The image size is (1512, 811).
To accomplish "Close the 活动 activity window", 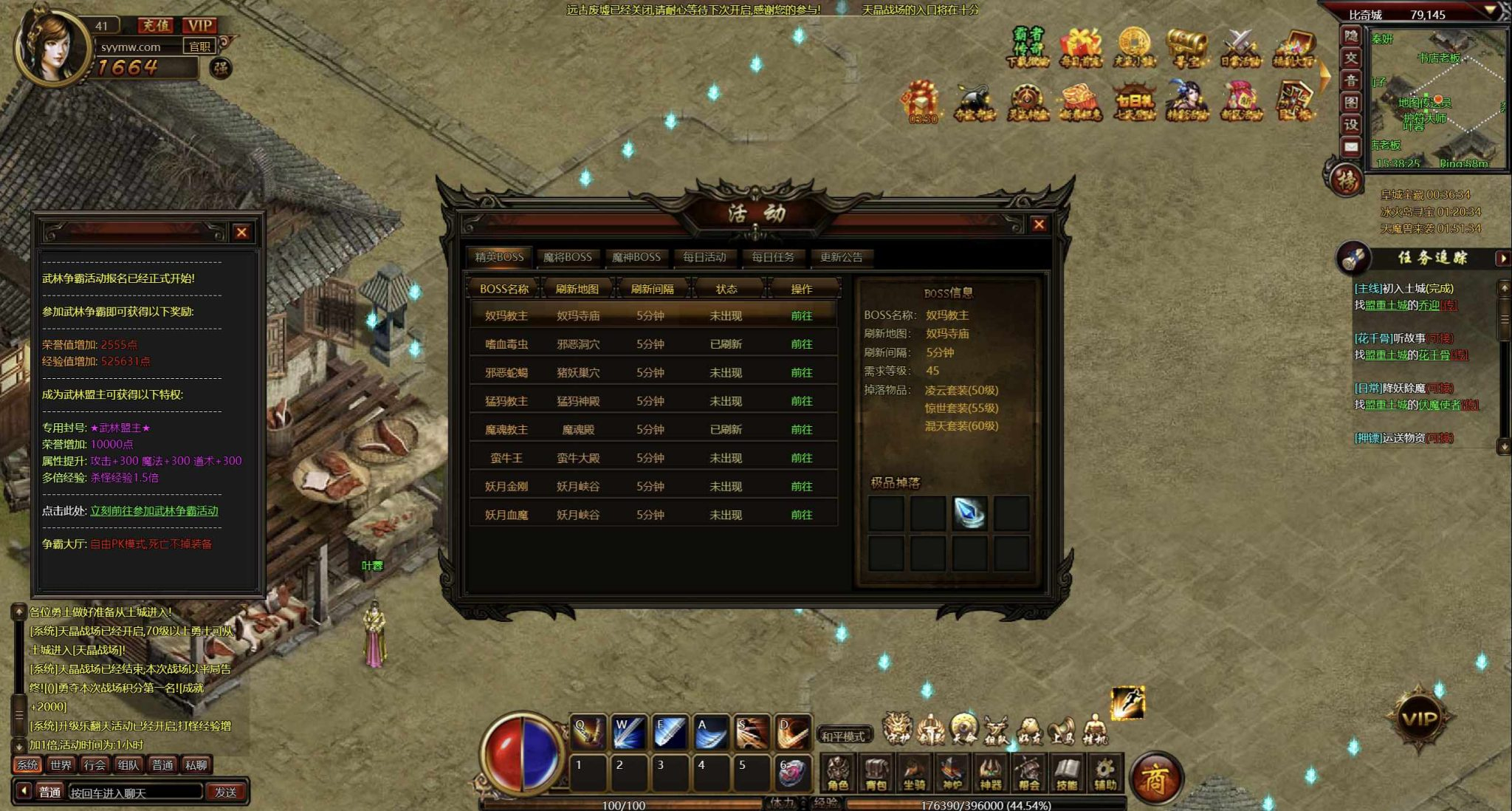I will (1039, 225).
